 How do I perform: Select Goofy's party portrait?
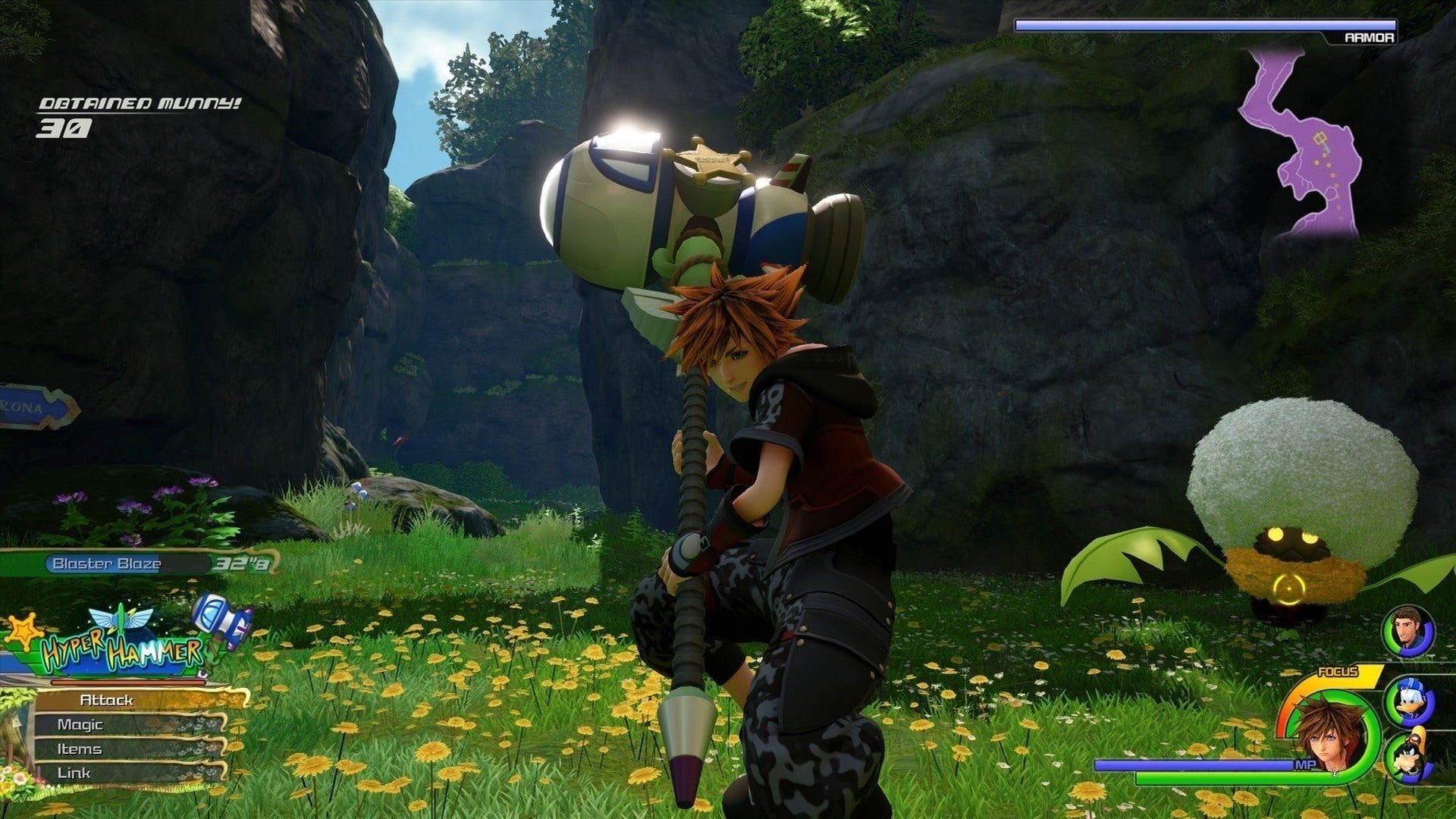[x=1410, y=756]
